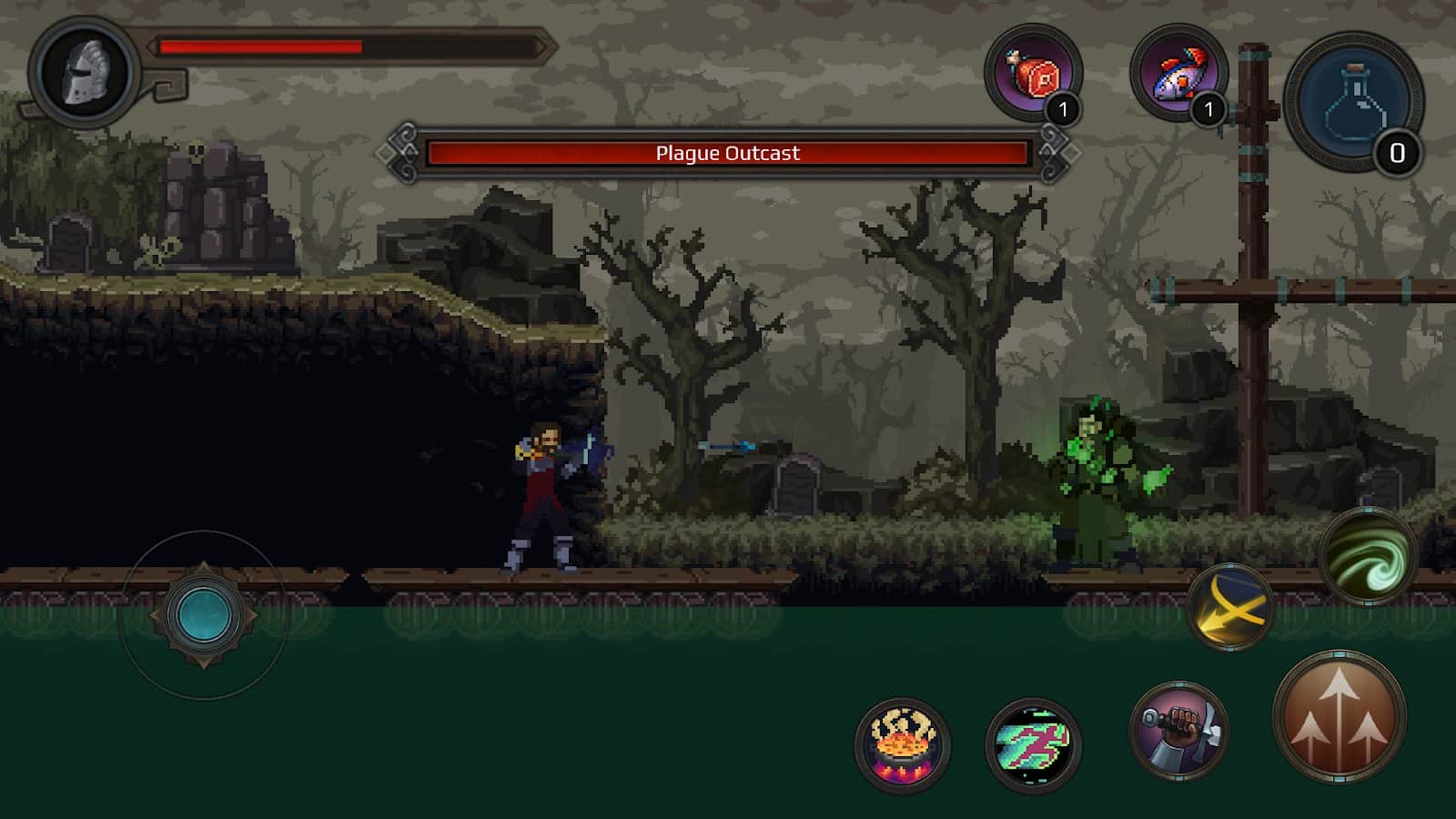Use the green dash ability
This screenshot has width=1456, height=819.
[x=1033, y=745]
